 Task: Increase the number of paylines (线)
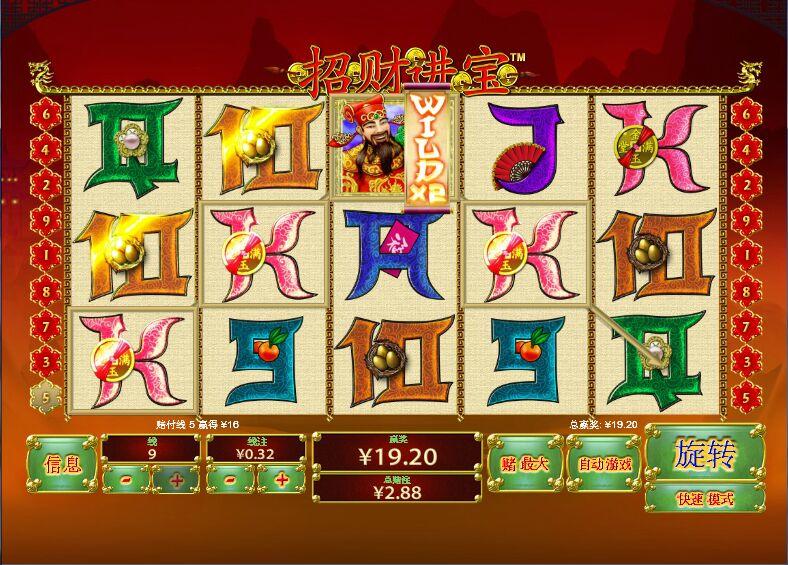click(176, 480)
